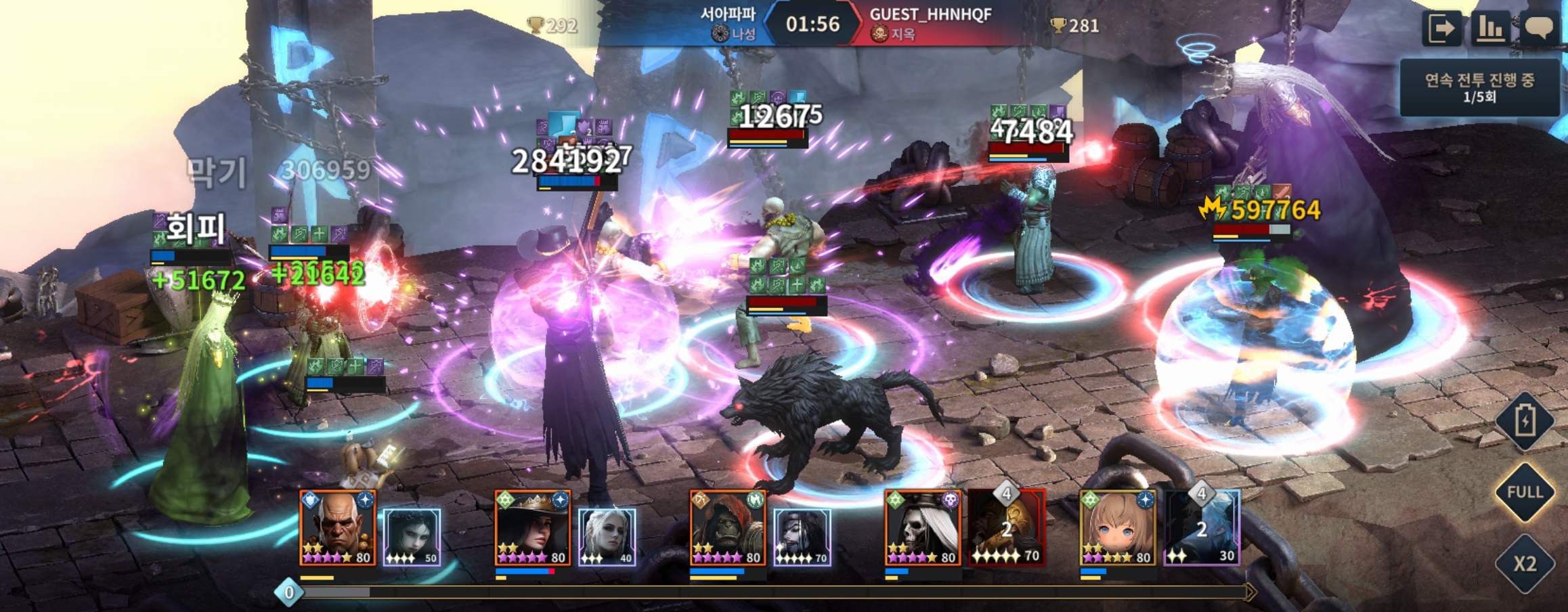1568x612 pixels.
Task: Select the white-haired woman level 40 portrait
Action: 607,537
